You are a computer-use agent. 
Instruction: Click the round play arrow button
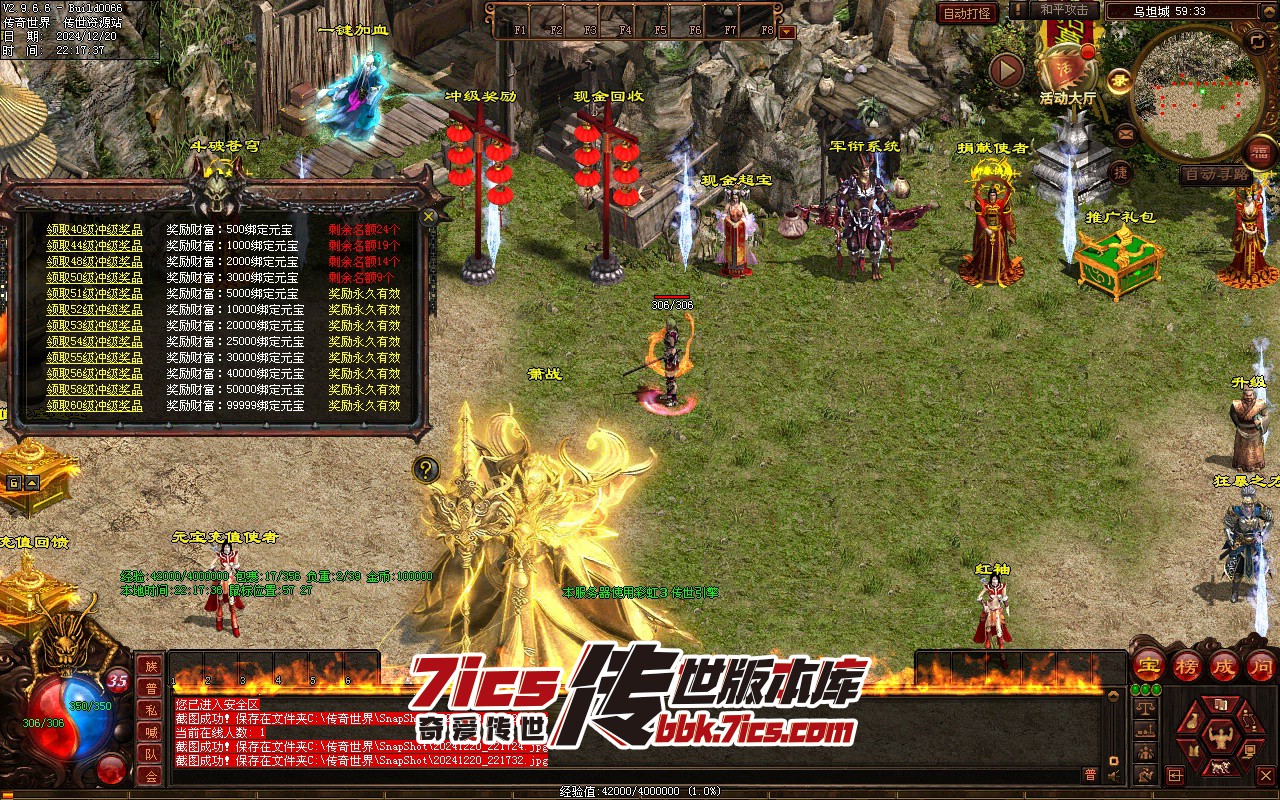coord(1007,70)
